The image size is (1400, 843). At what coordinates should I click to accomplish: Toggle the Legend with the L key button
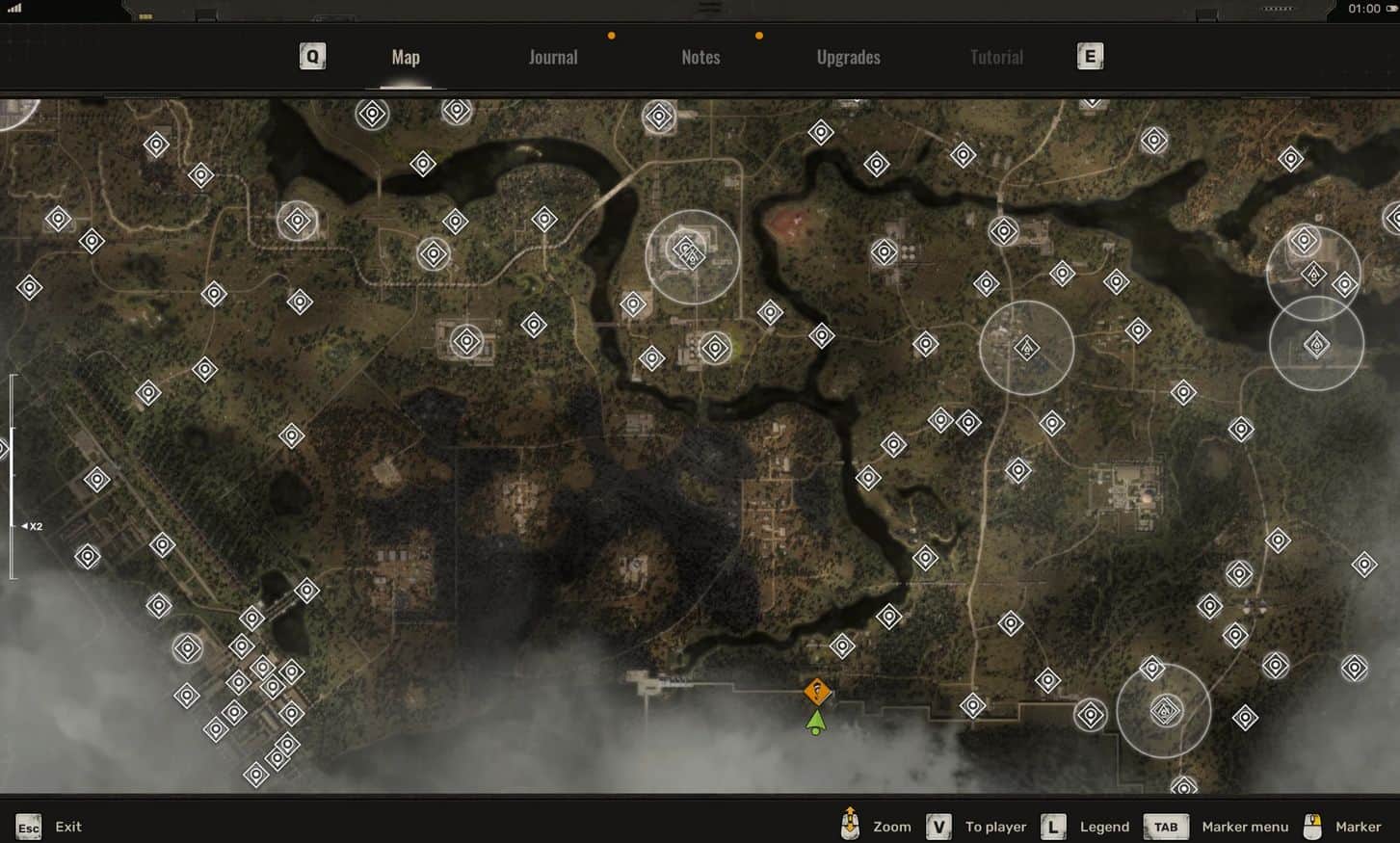[x=1052, y=826]
